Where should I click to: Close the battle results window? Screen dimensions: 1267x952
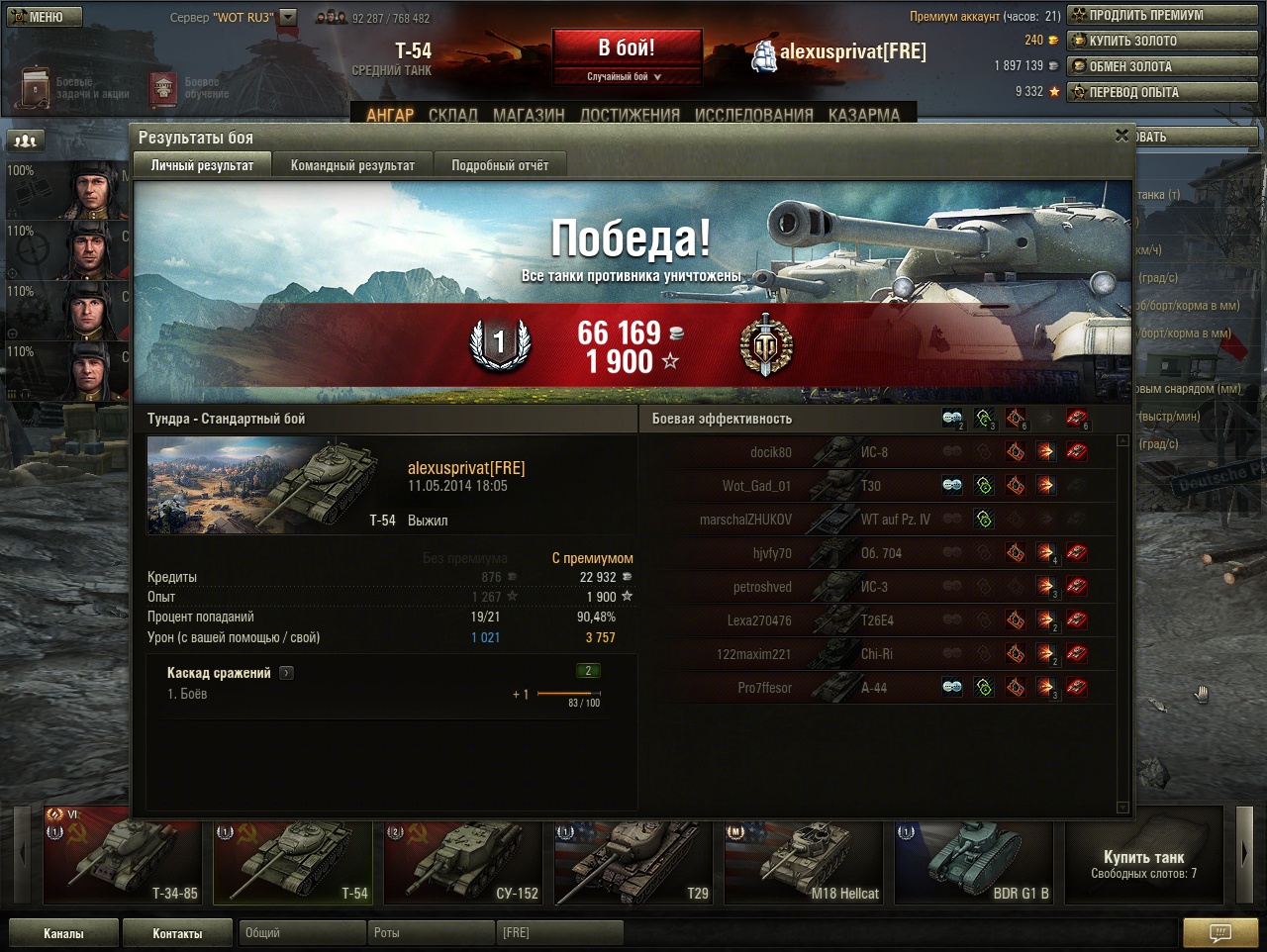[1121, 136]
